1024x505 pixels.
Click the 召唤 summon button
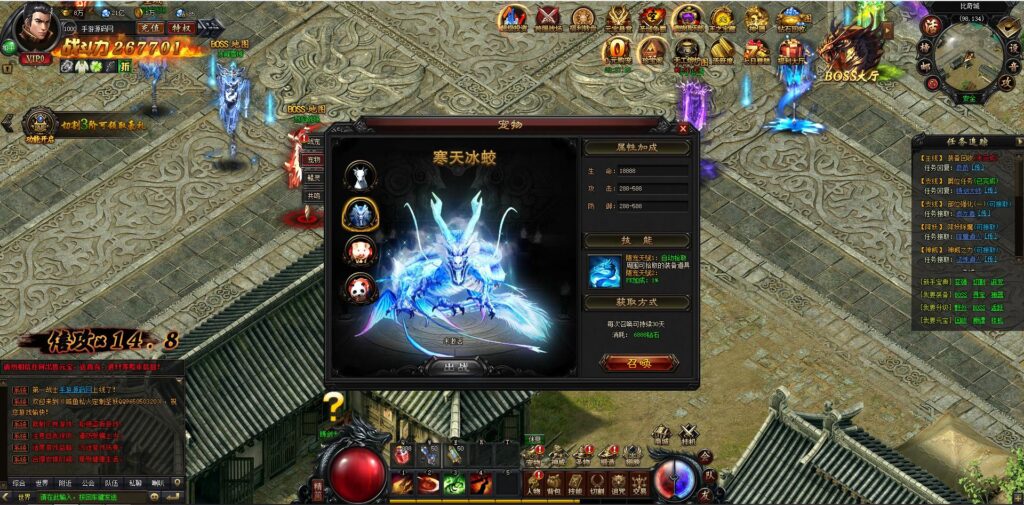click(638, 362)
